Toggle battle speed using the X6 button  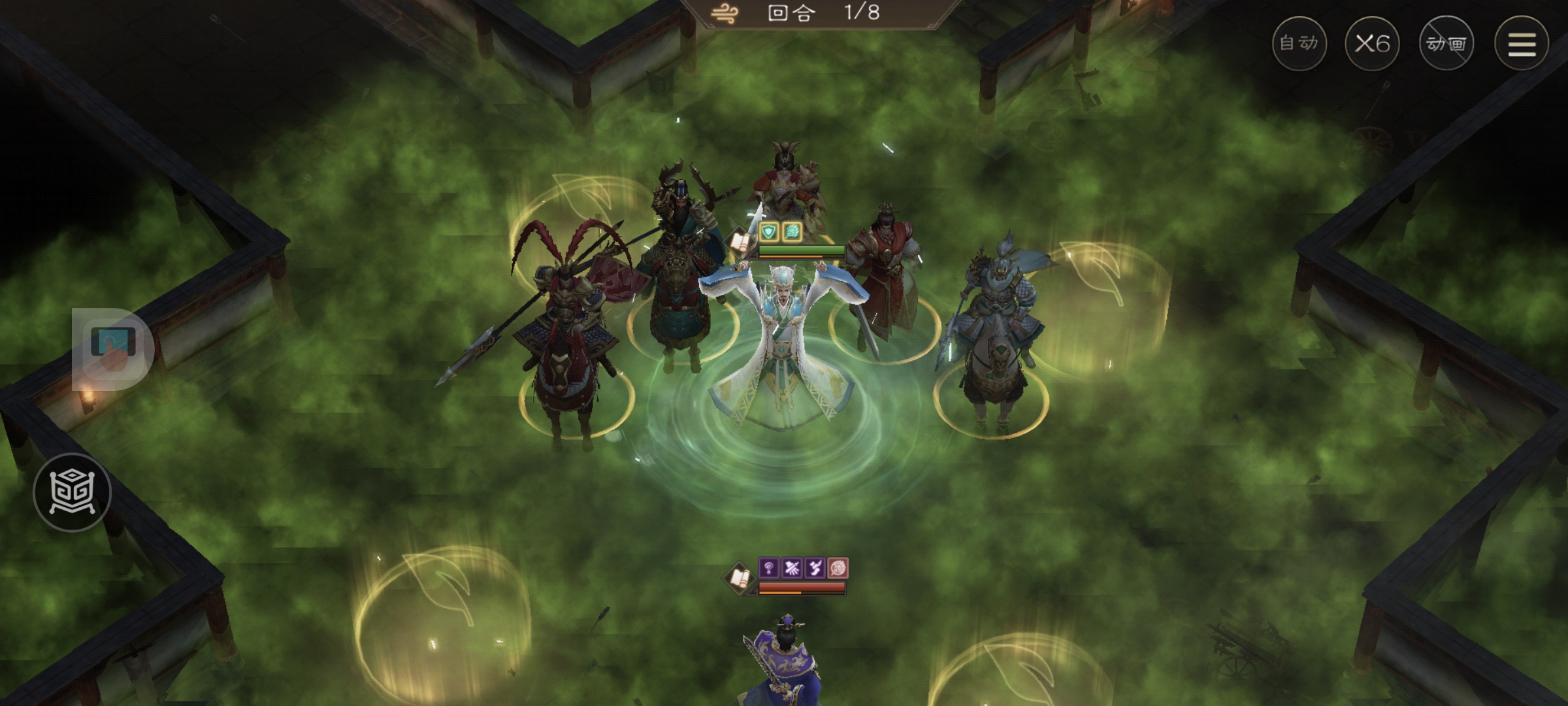(1374, 42)
